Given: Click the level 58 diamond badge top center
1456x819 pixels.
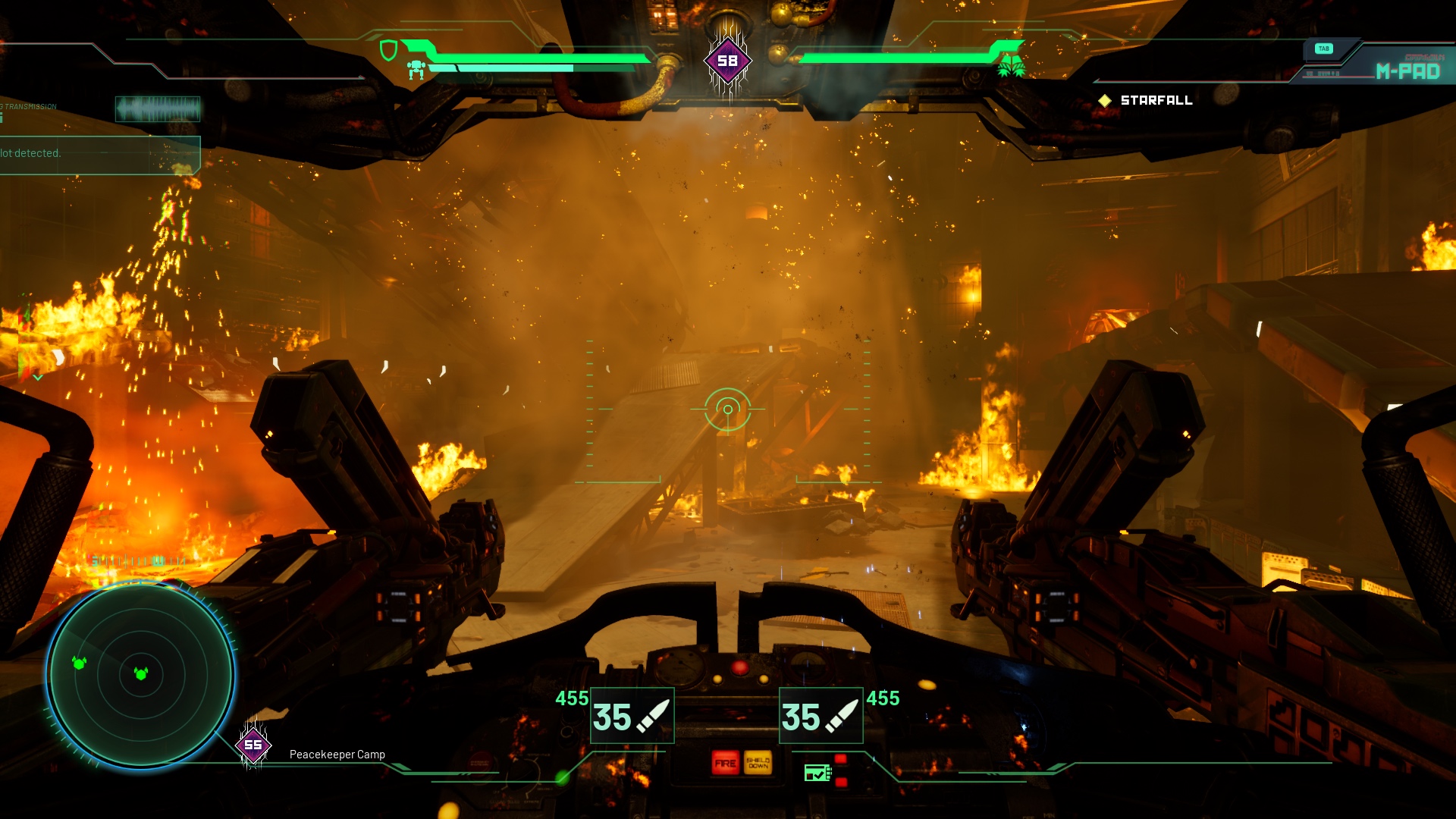Looking at the screenshot, I should pos(726,59).
